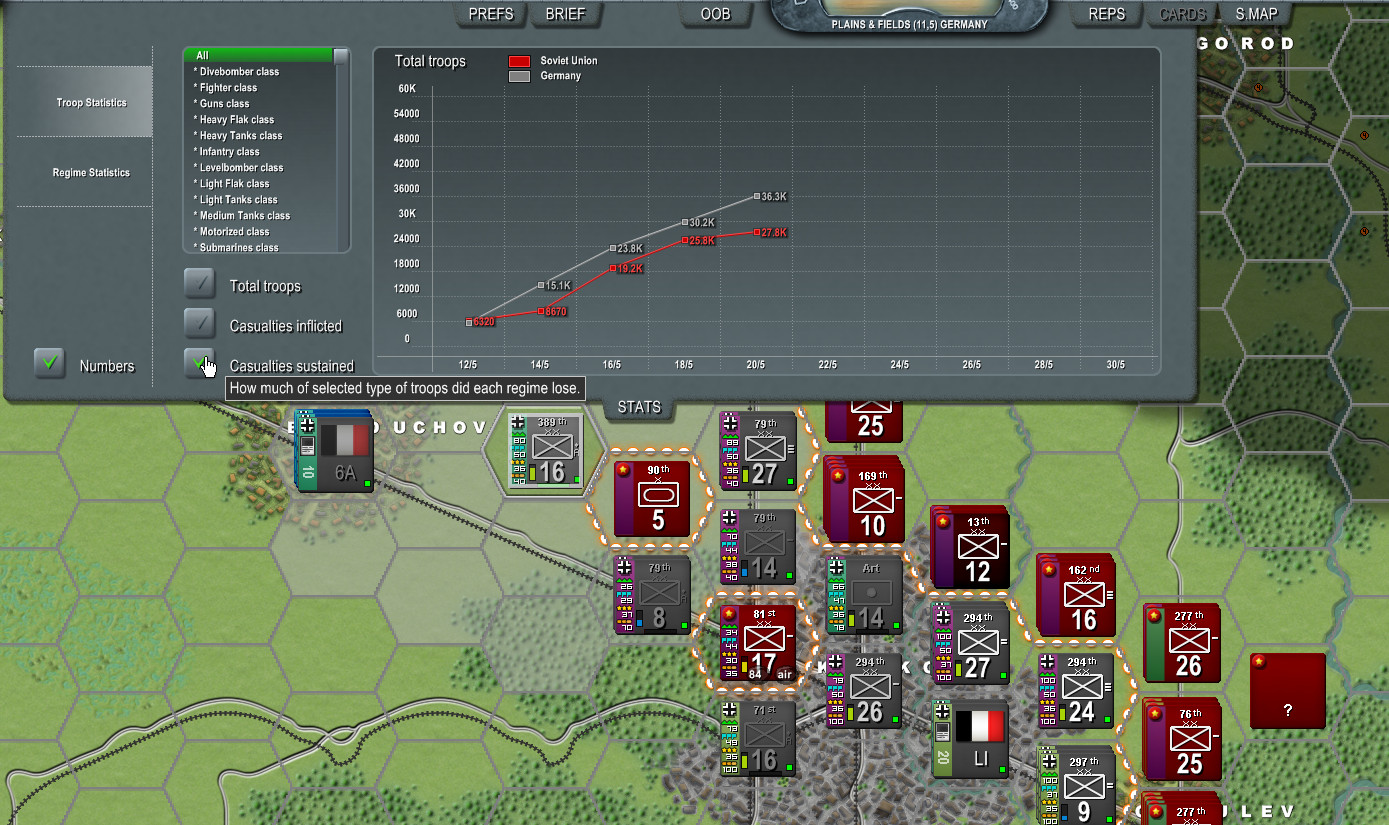
Task: Toggle the Casualties inflicted checkbox
Action: pyautogui.click(x=200, y=323)
